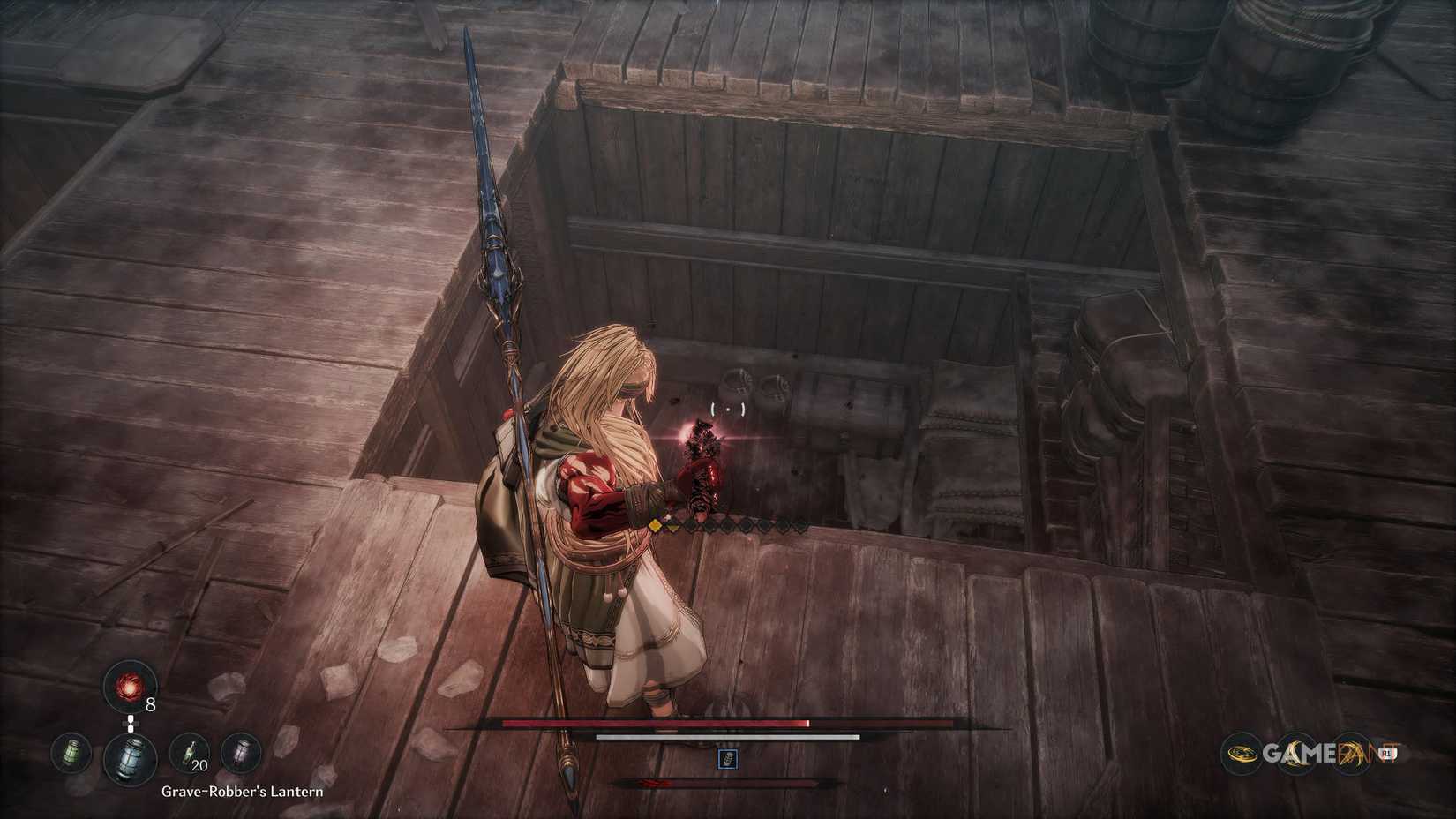Activate the equipped Grave-Robber's Lantern icon

(x=130, y=759)
